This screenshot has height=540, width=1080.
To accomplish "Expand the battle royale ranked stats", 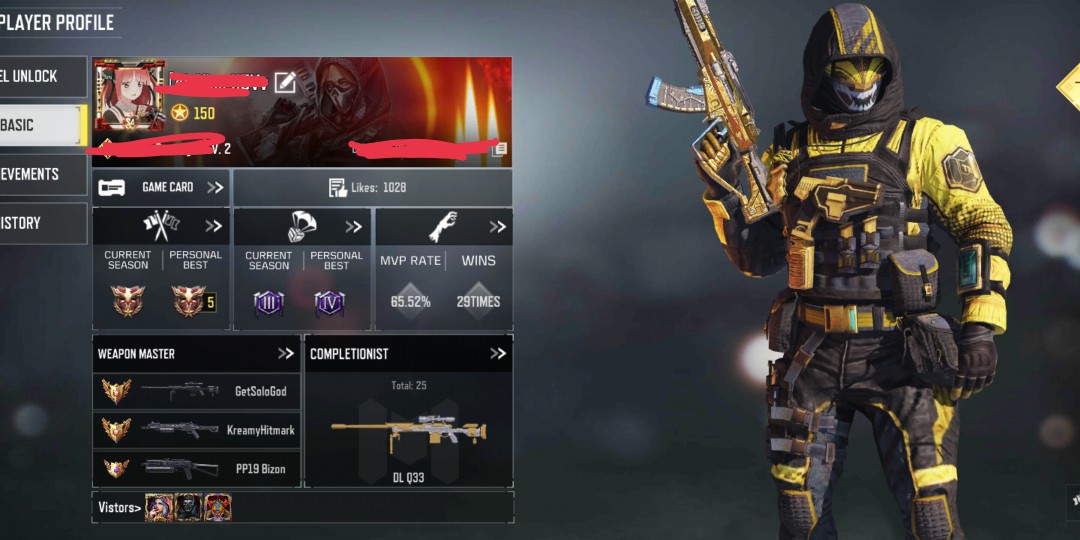I will 353,227.
